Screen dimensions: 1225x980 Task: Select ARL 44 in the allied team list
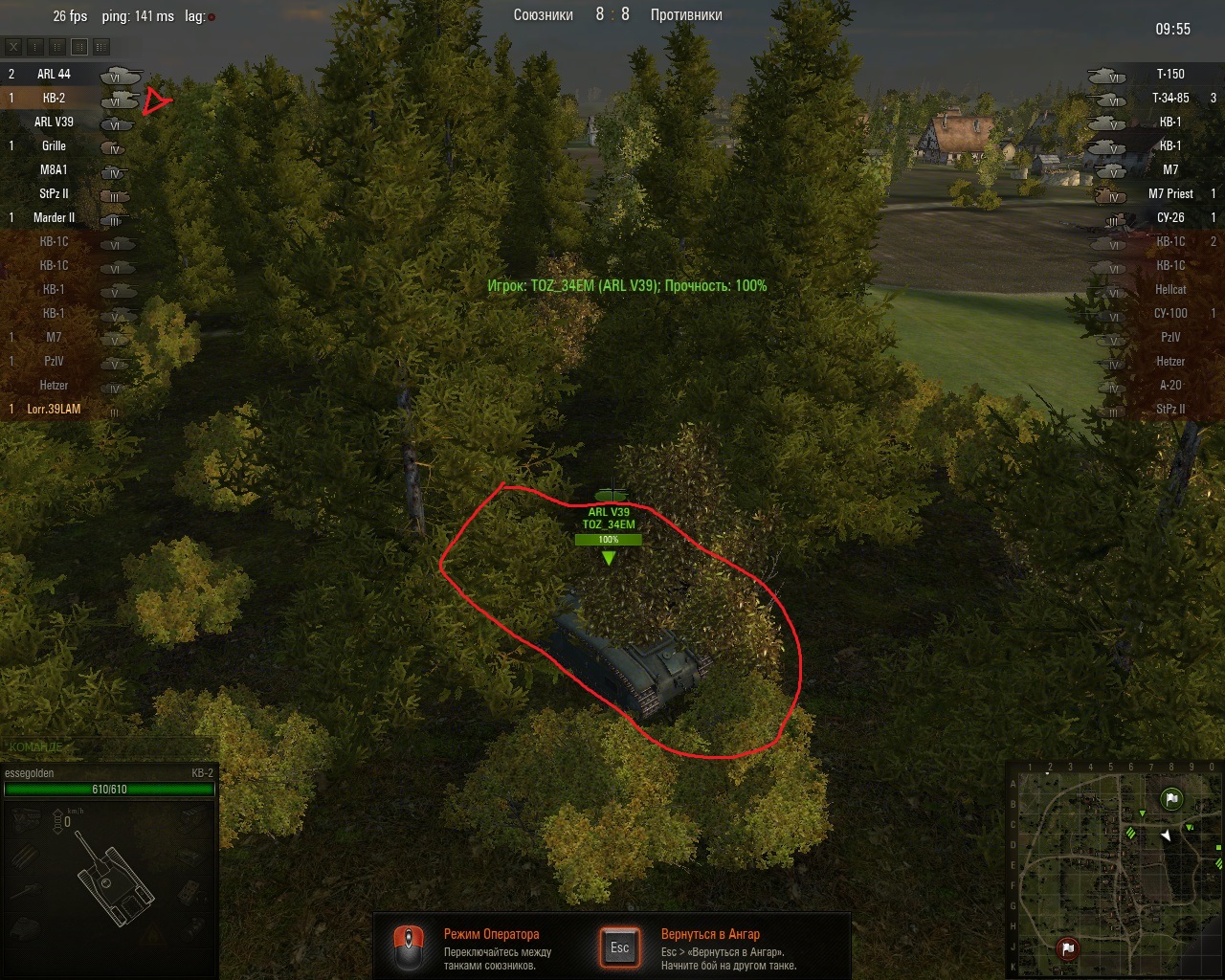[x=54, y=74]
